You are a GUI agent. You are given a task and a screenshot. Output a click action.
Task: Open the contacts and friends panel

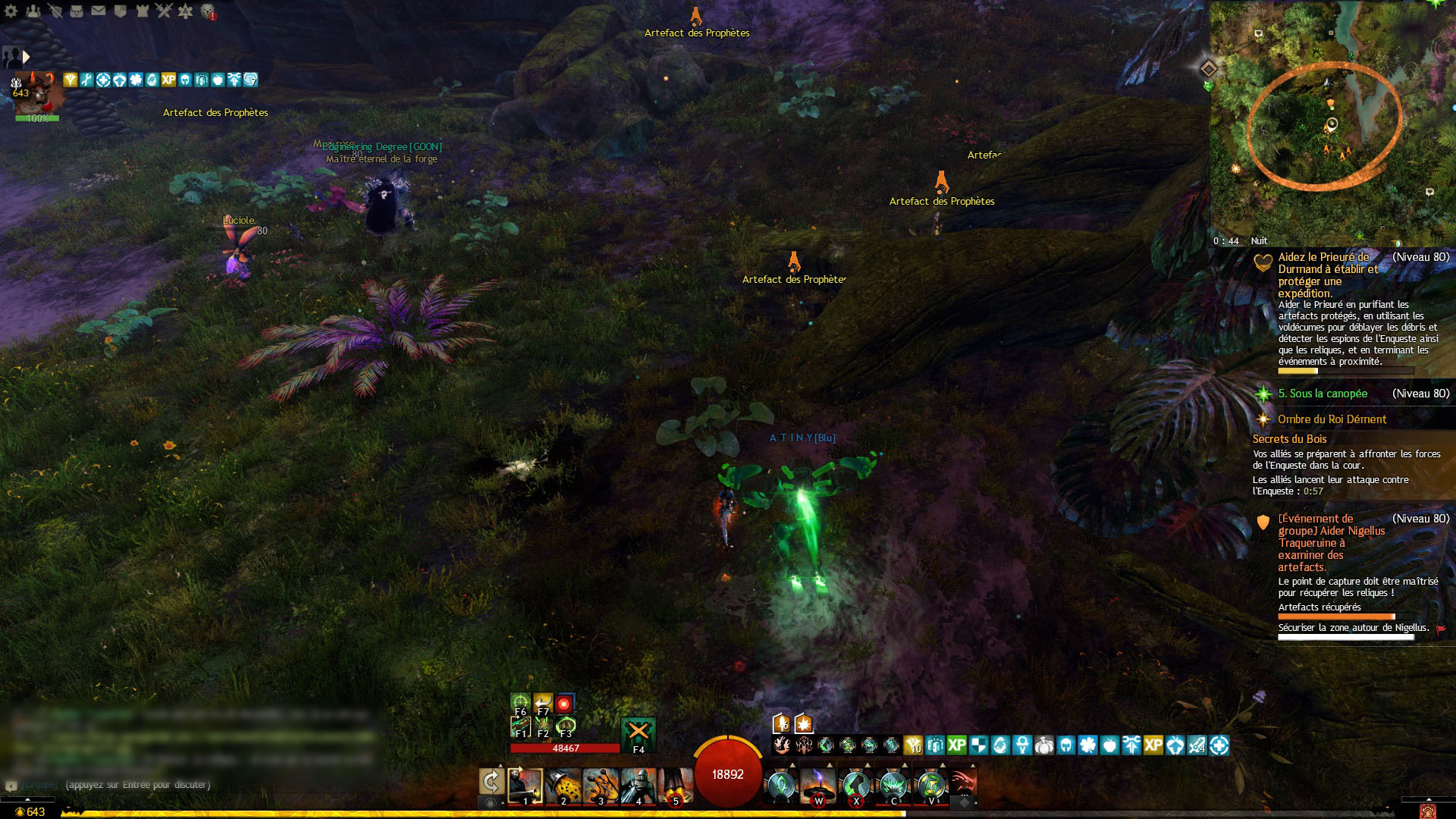point(33,11)
